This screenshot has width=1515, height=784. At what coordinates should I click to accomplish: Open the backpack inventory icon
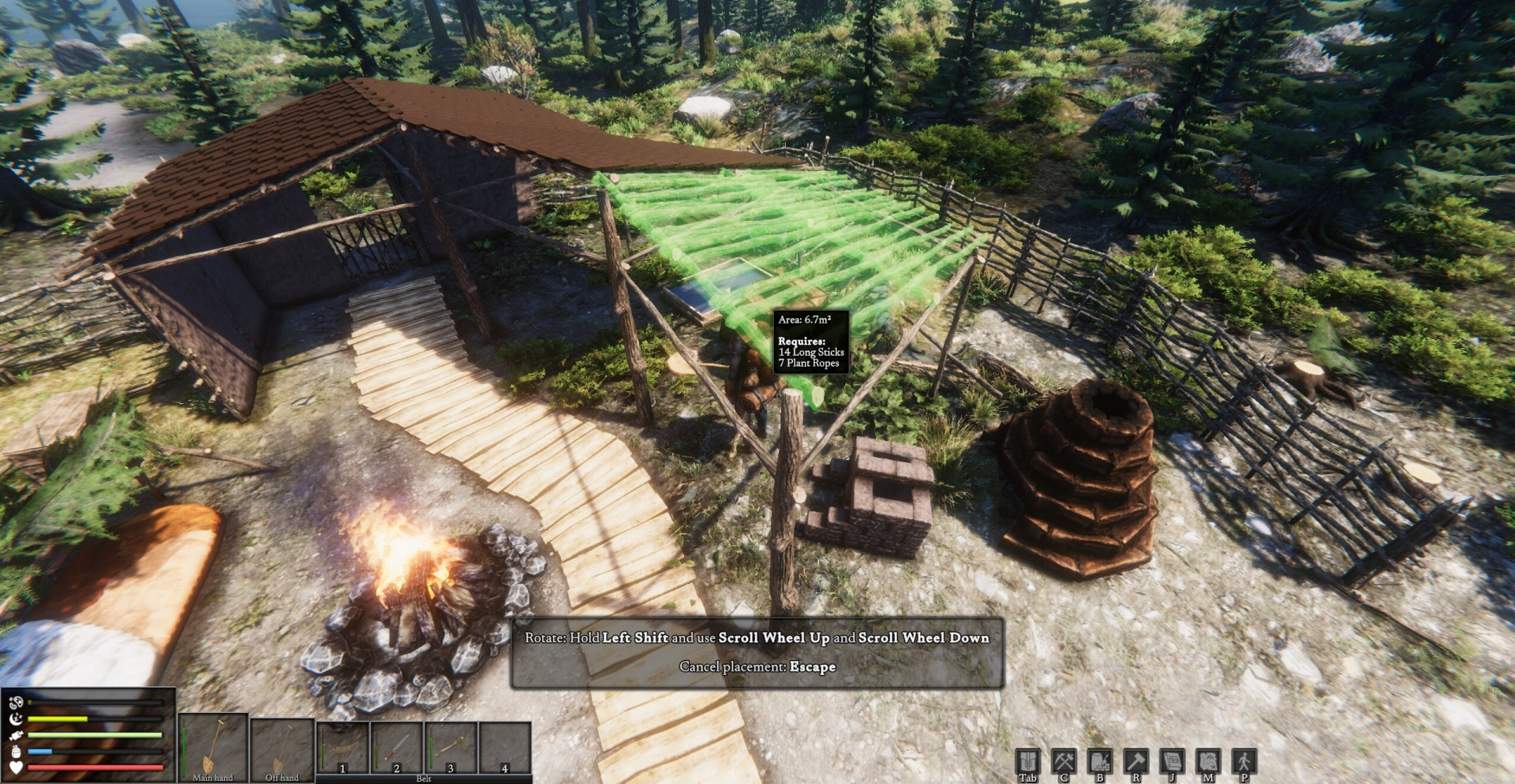point(1027,762)
